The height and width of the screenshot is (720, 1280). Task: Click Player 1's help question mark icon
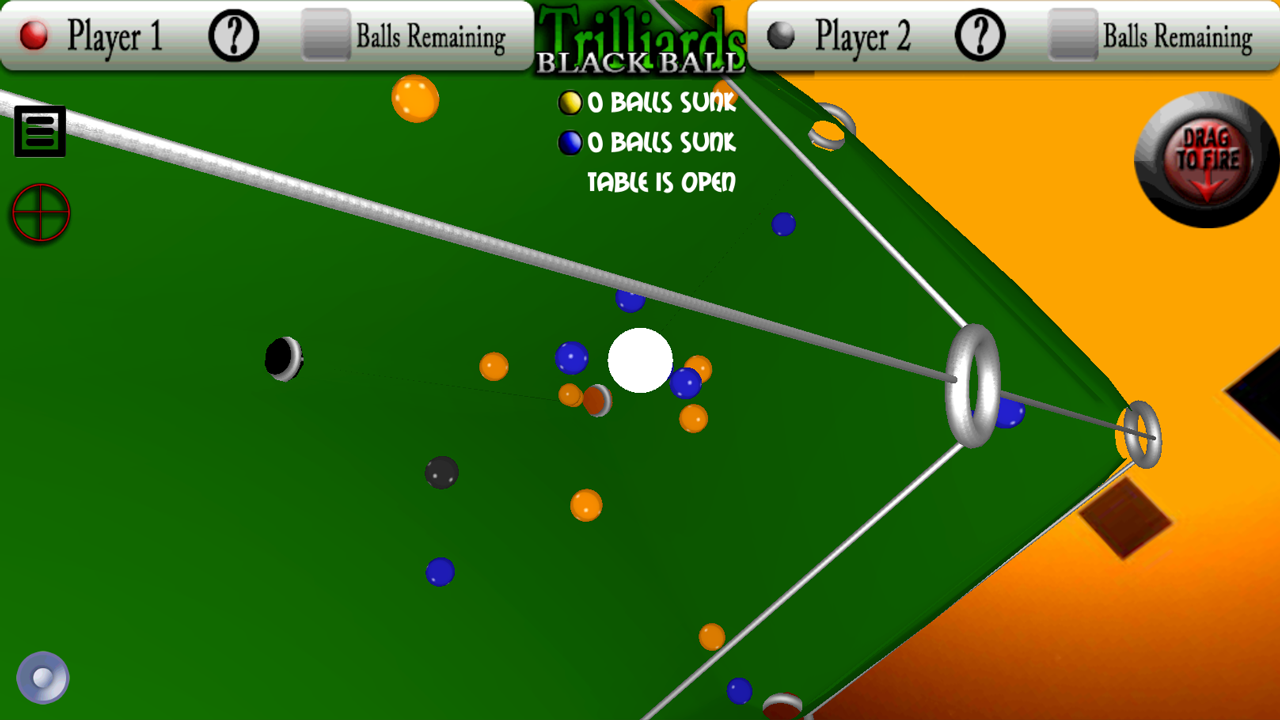tap(235, 36)
